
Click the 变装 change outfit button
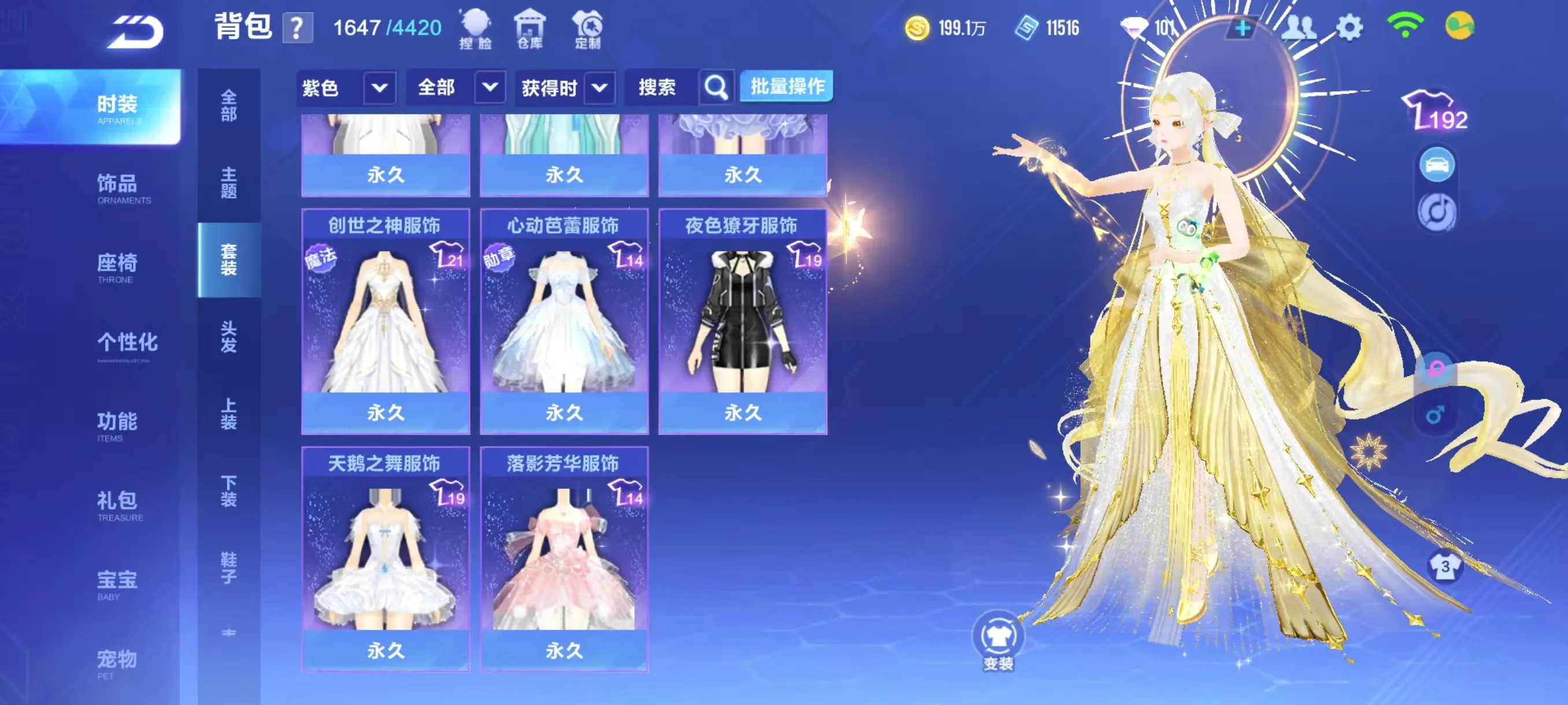point(999,640)
